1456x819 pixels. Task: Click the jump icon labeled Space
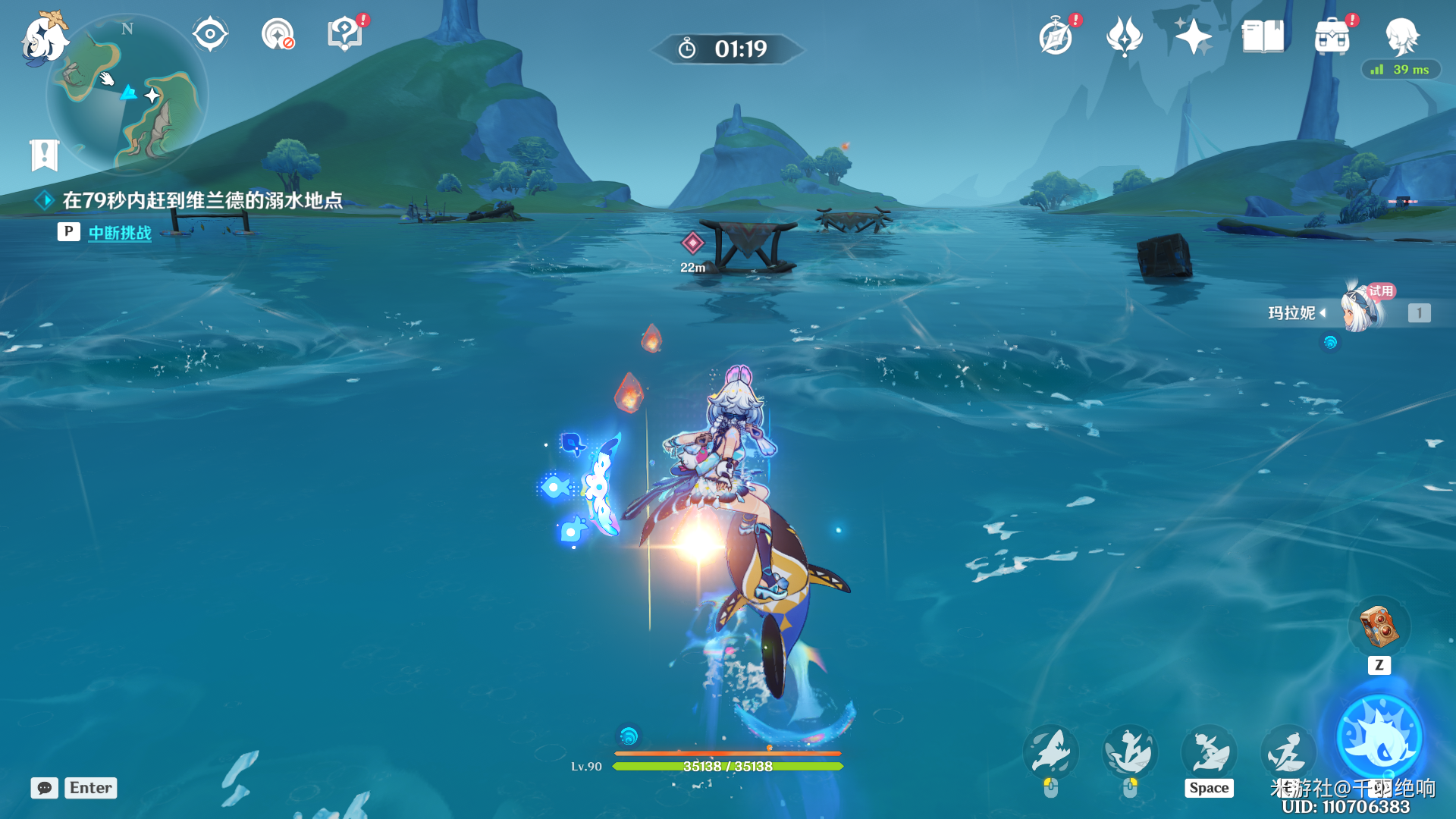(1209, 752)
